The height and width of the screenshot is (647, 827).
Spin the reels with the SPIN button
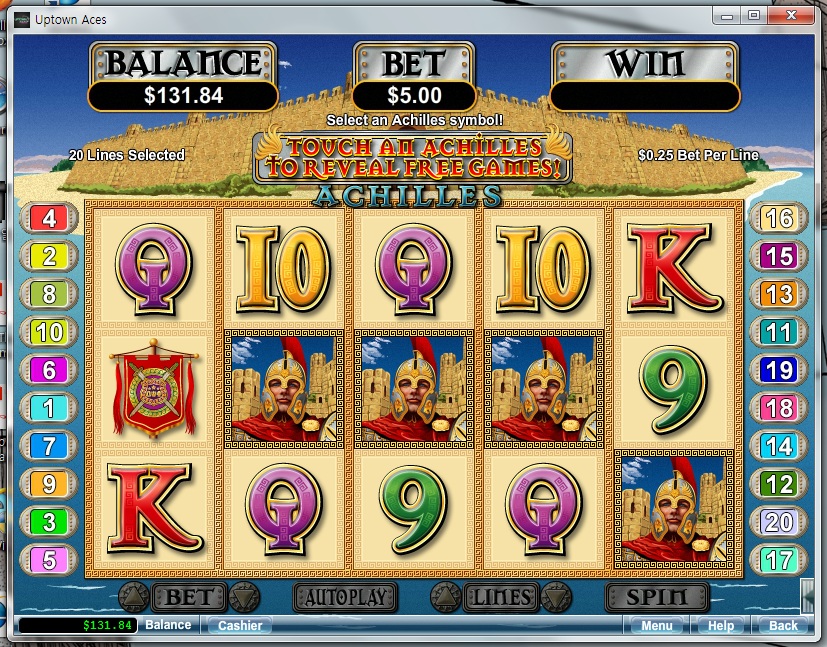coord(657,598)
